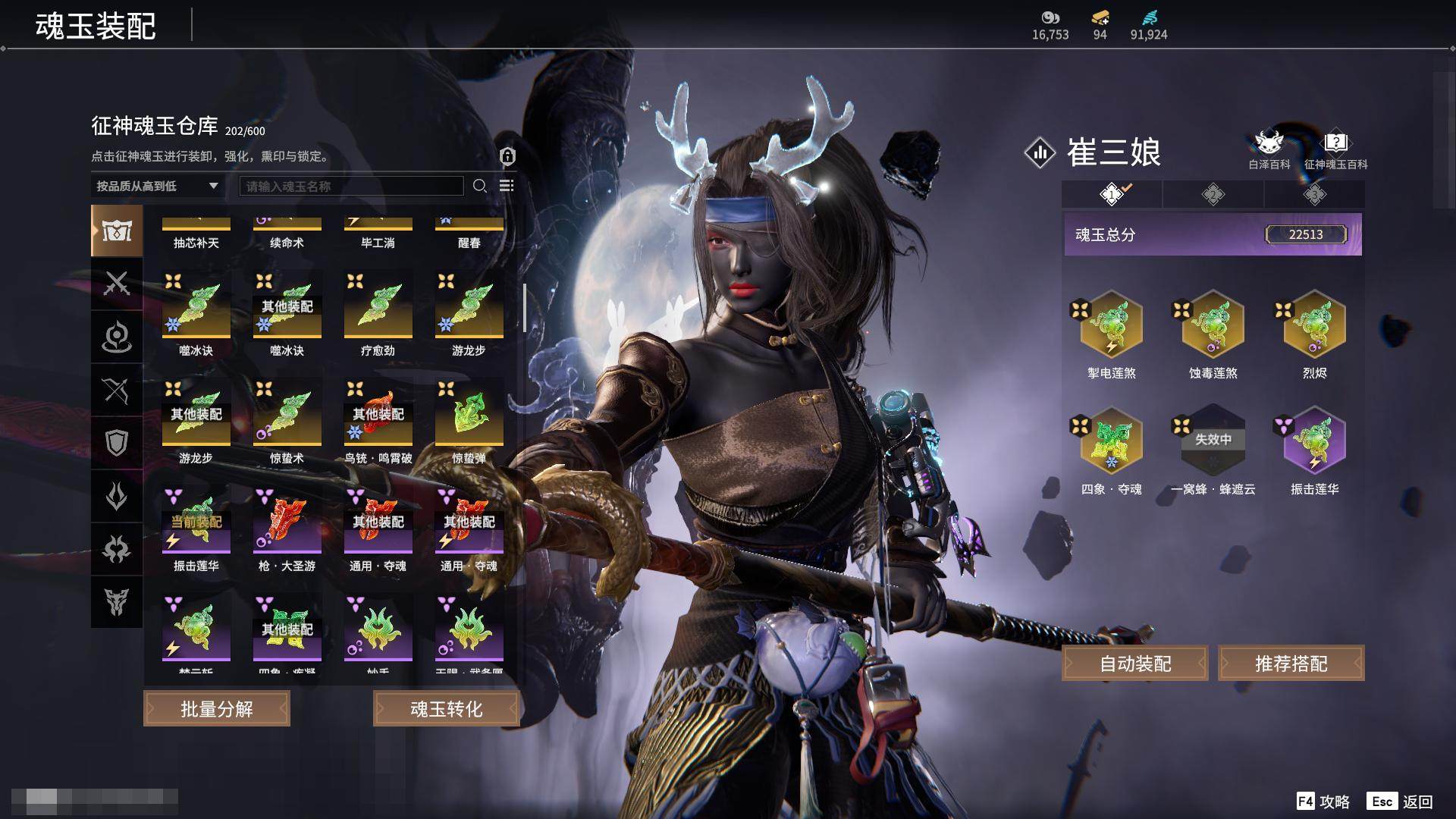Pick the 枪·大圣游 jade
Image resolution: width=1456 pixels, height=819 pixels.
(287, 525)
